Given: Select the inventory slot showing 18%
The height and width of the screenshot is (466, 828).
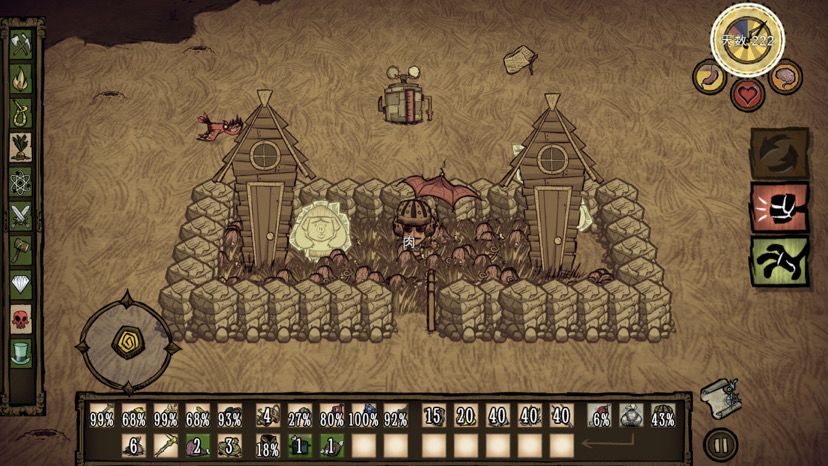Looking at the screenshot, I should (x=268, y=446).
